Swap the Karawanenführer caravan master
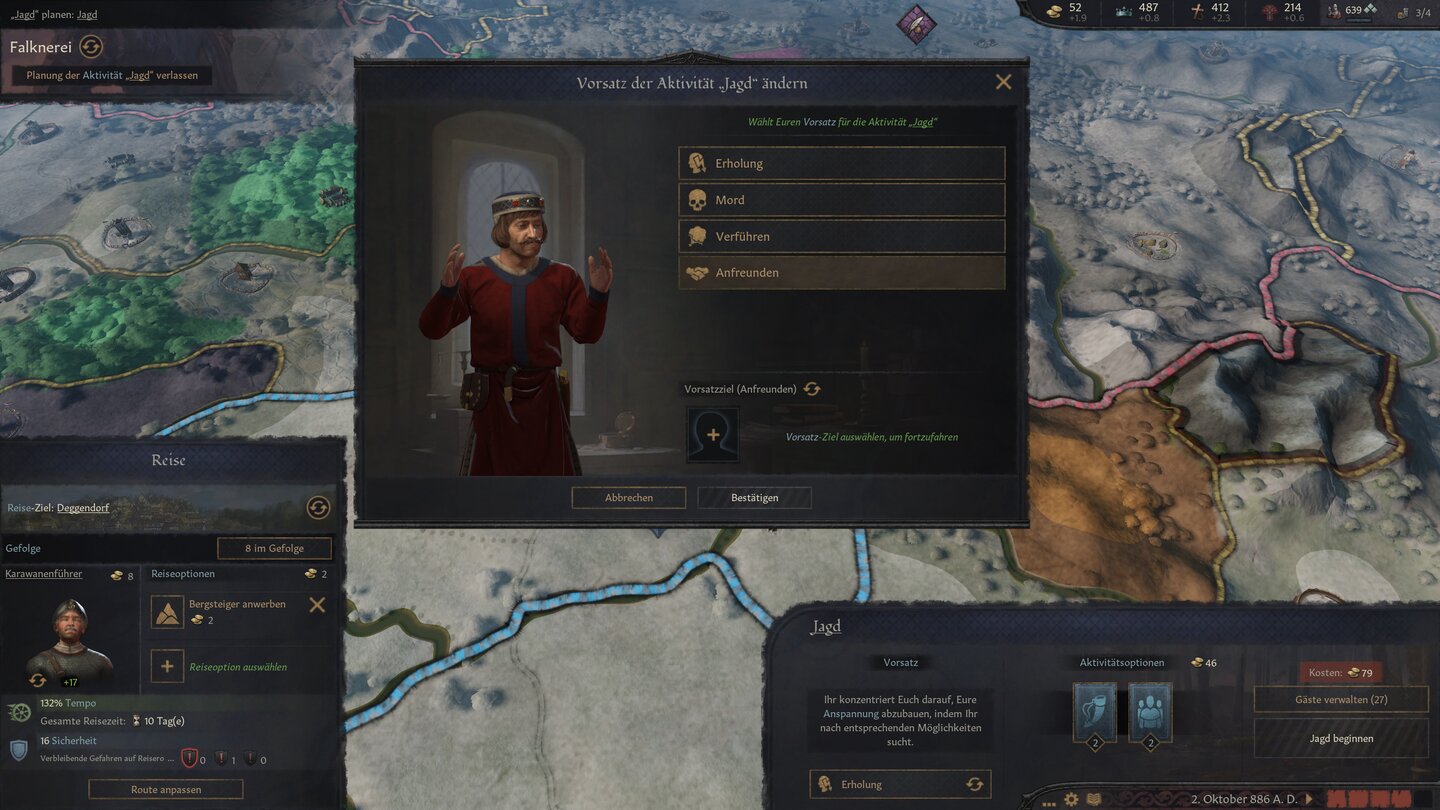The height and width of the screenshot is (810, 1440). coord(38,680)
